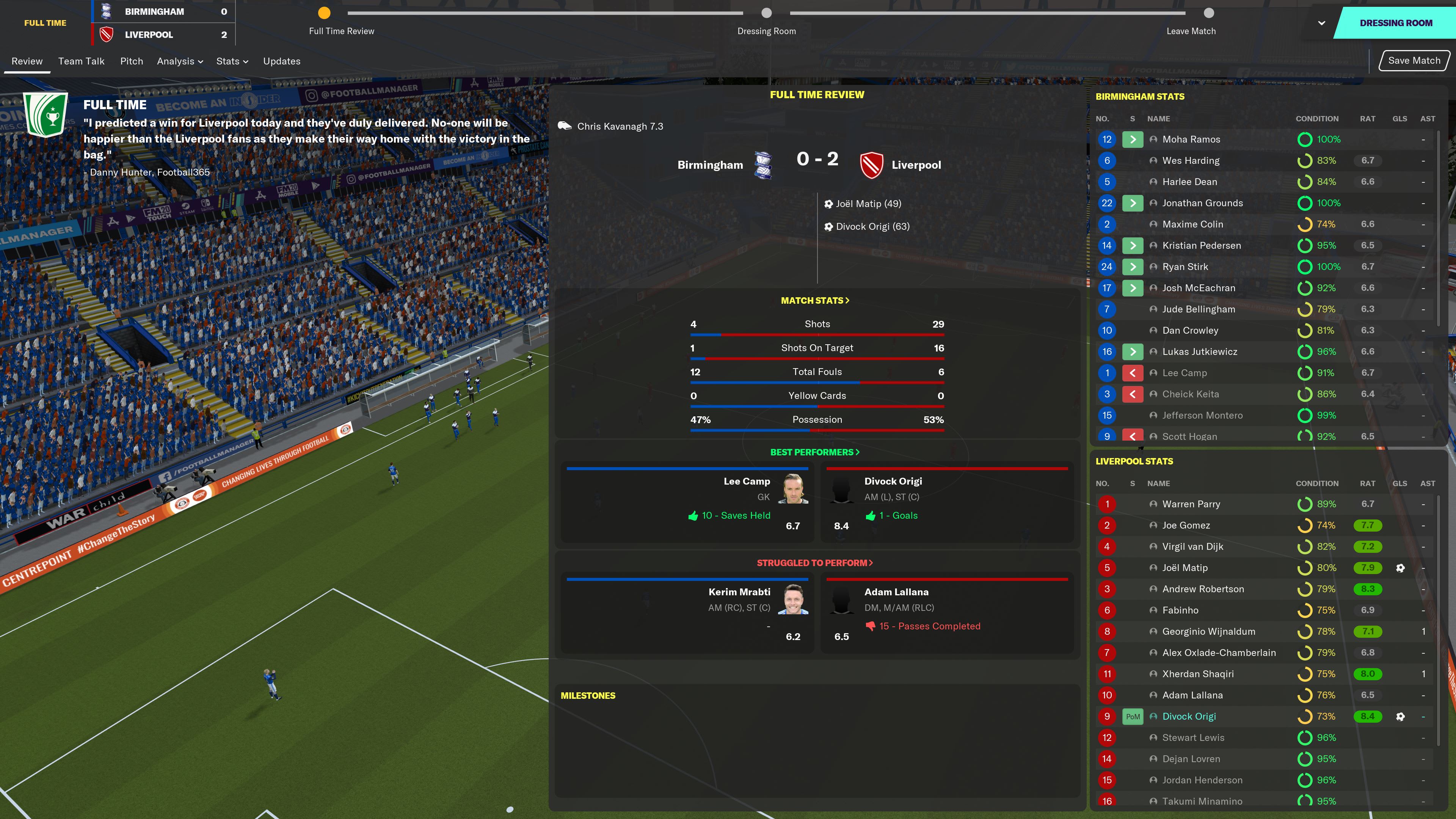This screenshot has width=1456, height=819.
Task: Open the Match Stats details link
Action: click(x=815, y=301)
